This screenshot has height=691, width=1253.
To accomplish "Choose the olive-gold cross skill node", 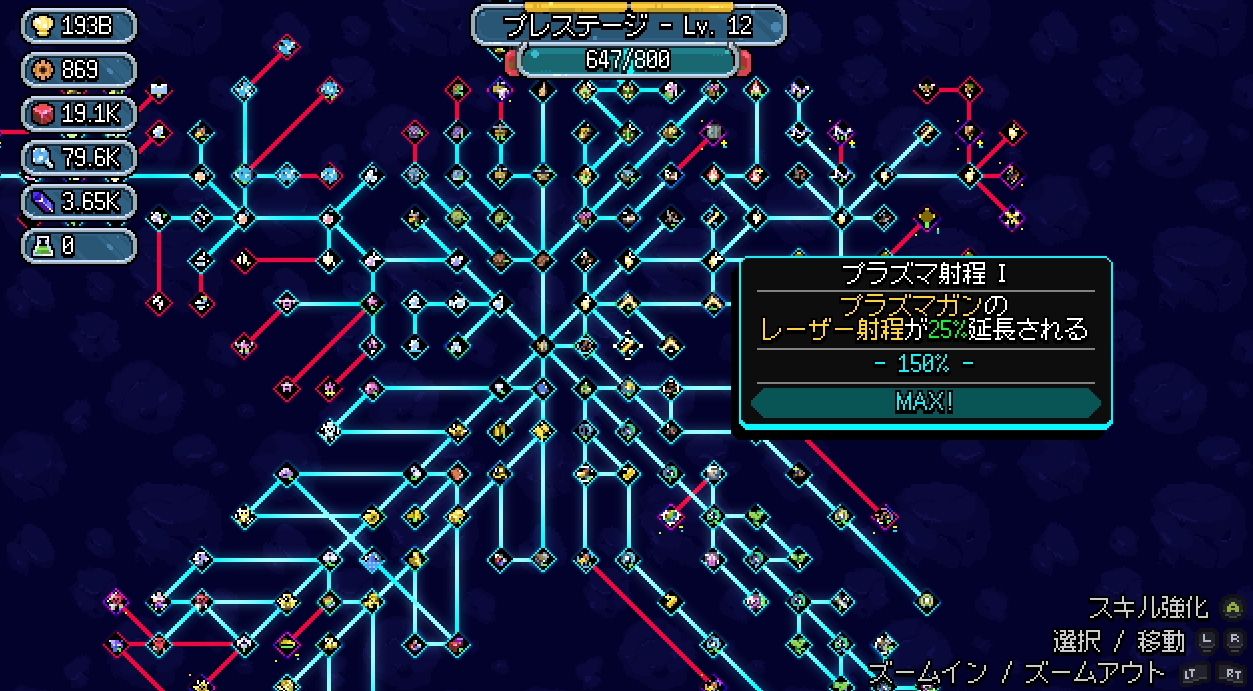I will [928, 217].
